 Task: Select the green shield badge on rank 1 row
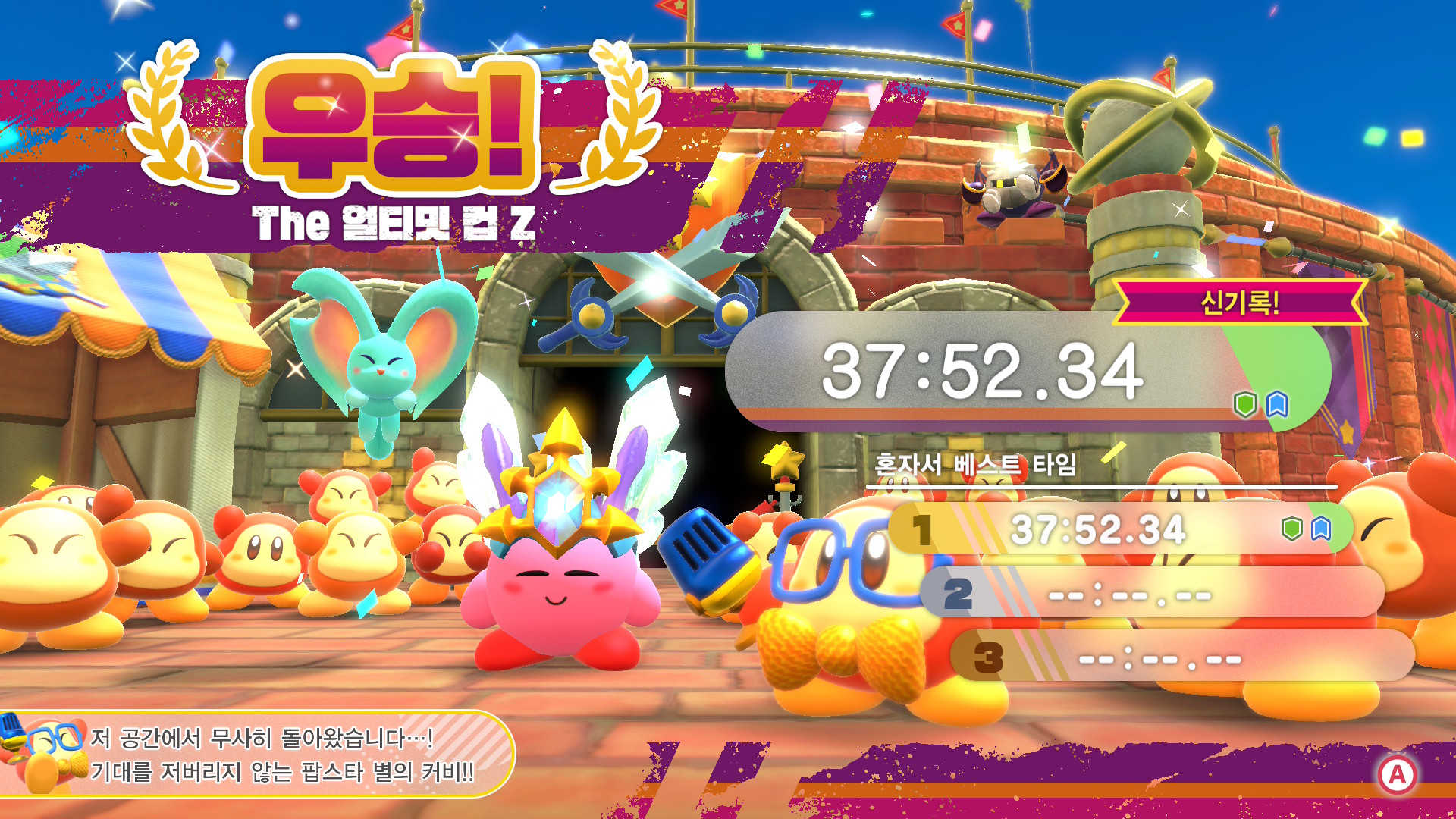click(1291, 529)
